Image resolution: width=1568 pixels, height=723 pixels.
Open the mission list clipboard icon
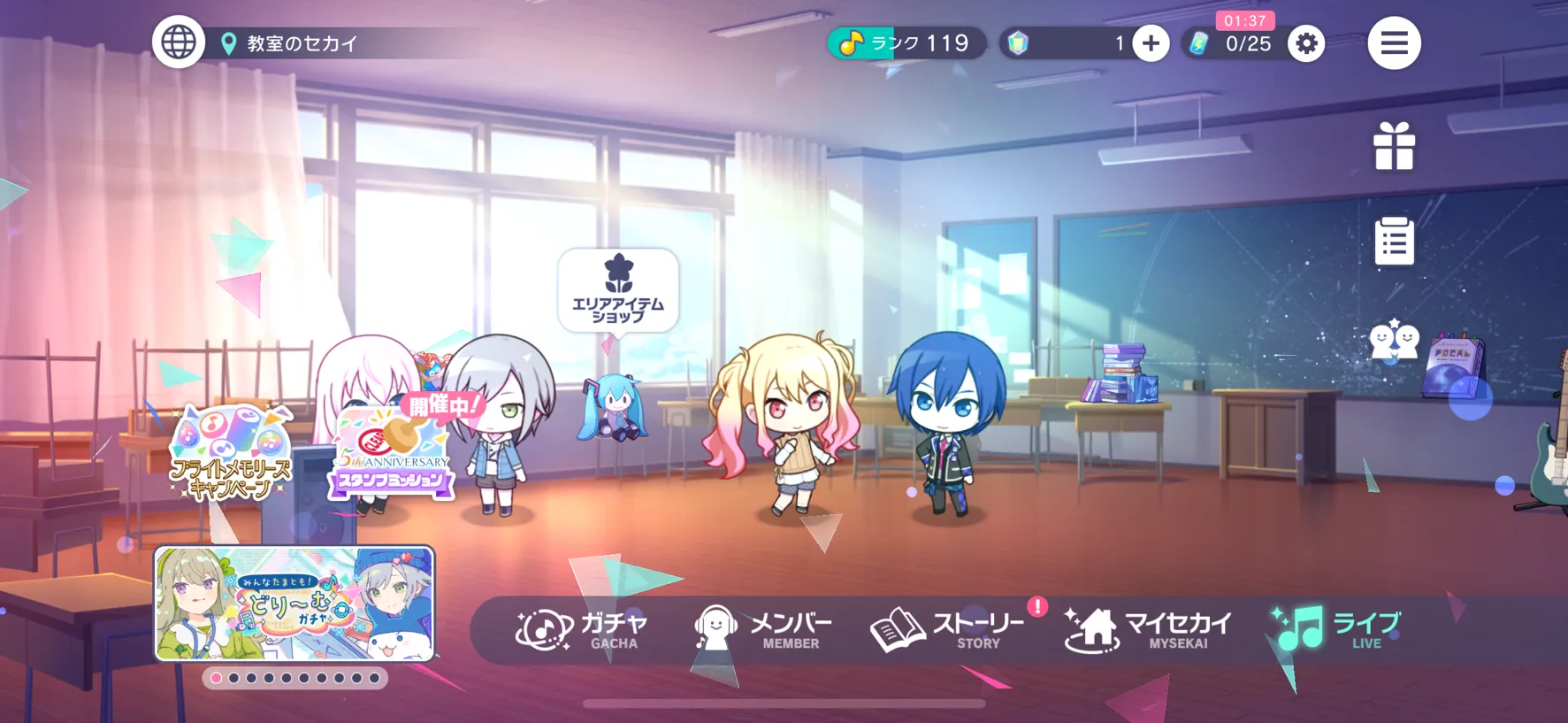tap(1394, 241)
